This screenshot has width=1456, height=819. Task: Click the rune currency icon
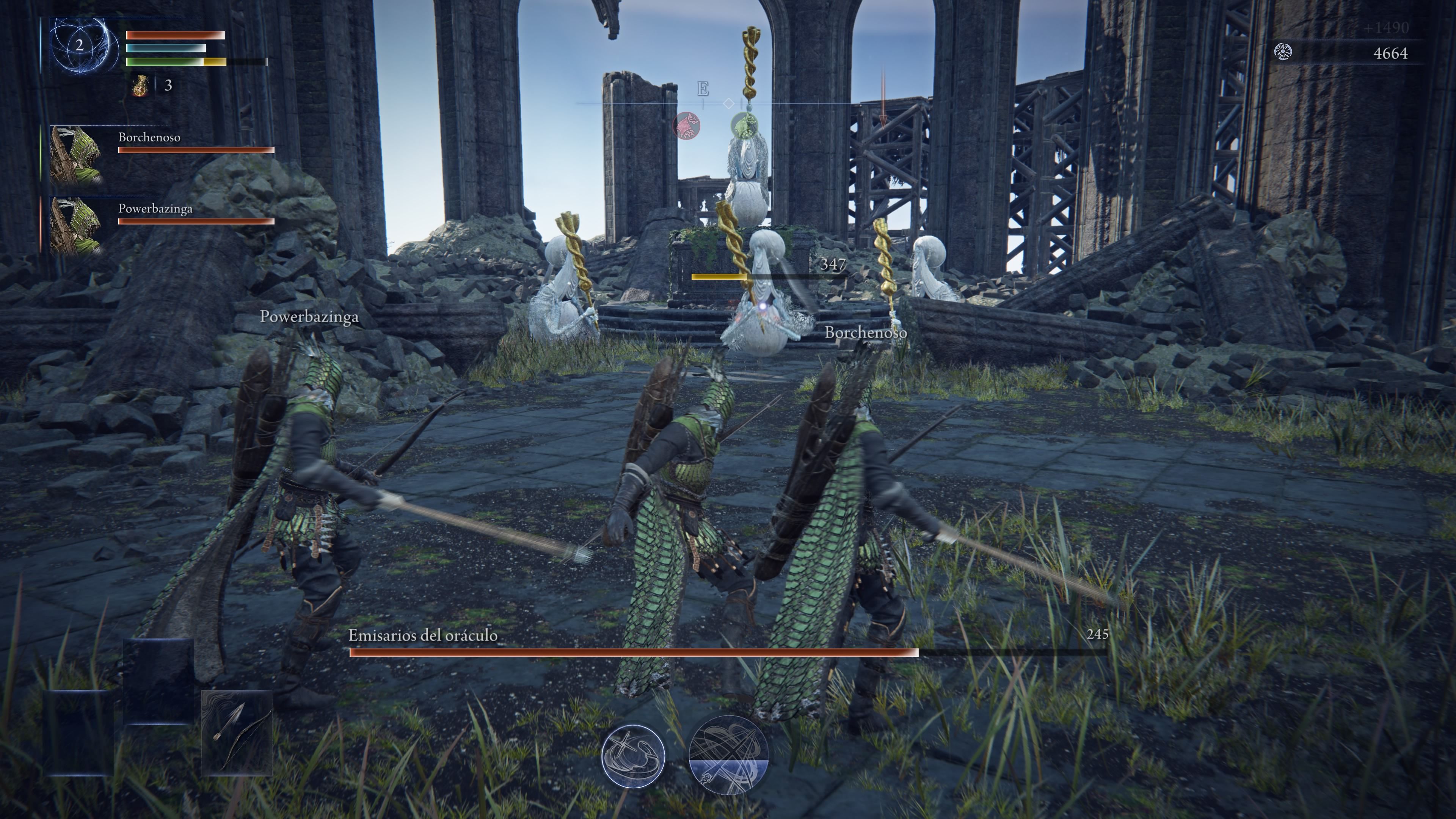tap(1283, 53)
